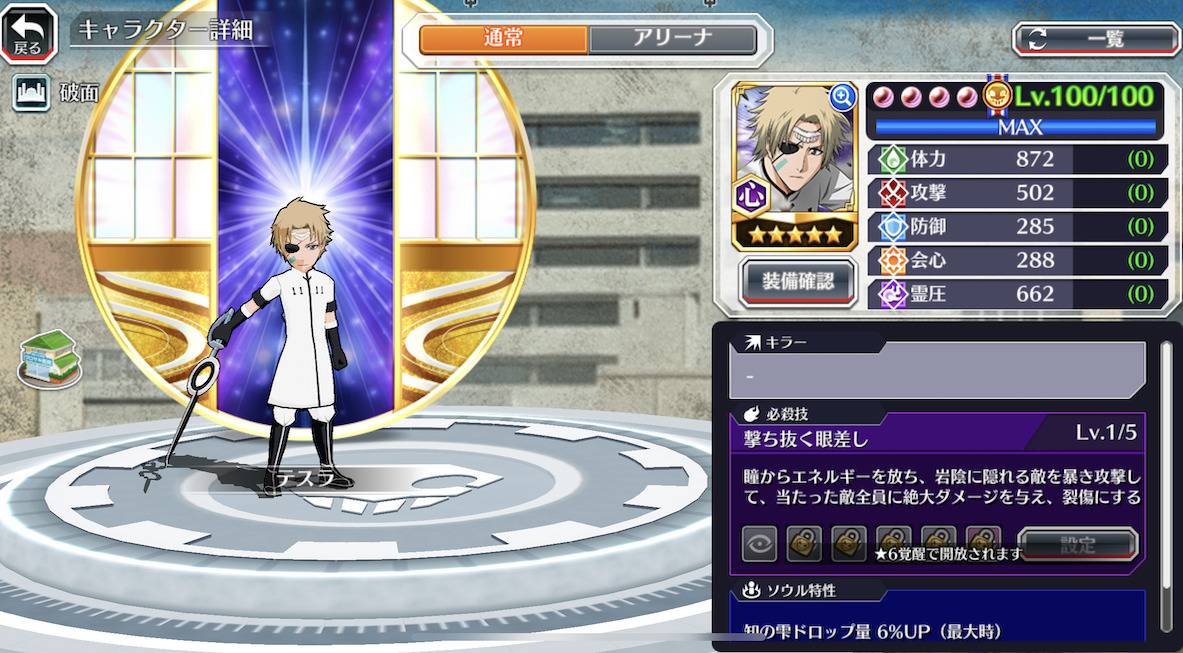Magnify the character portrait
This screenshot has width=1183, height=653.
(842, 96)
